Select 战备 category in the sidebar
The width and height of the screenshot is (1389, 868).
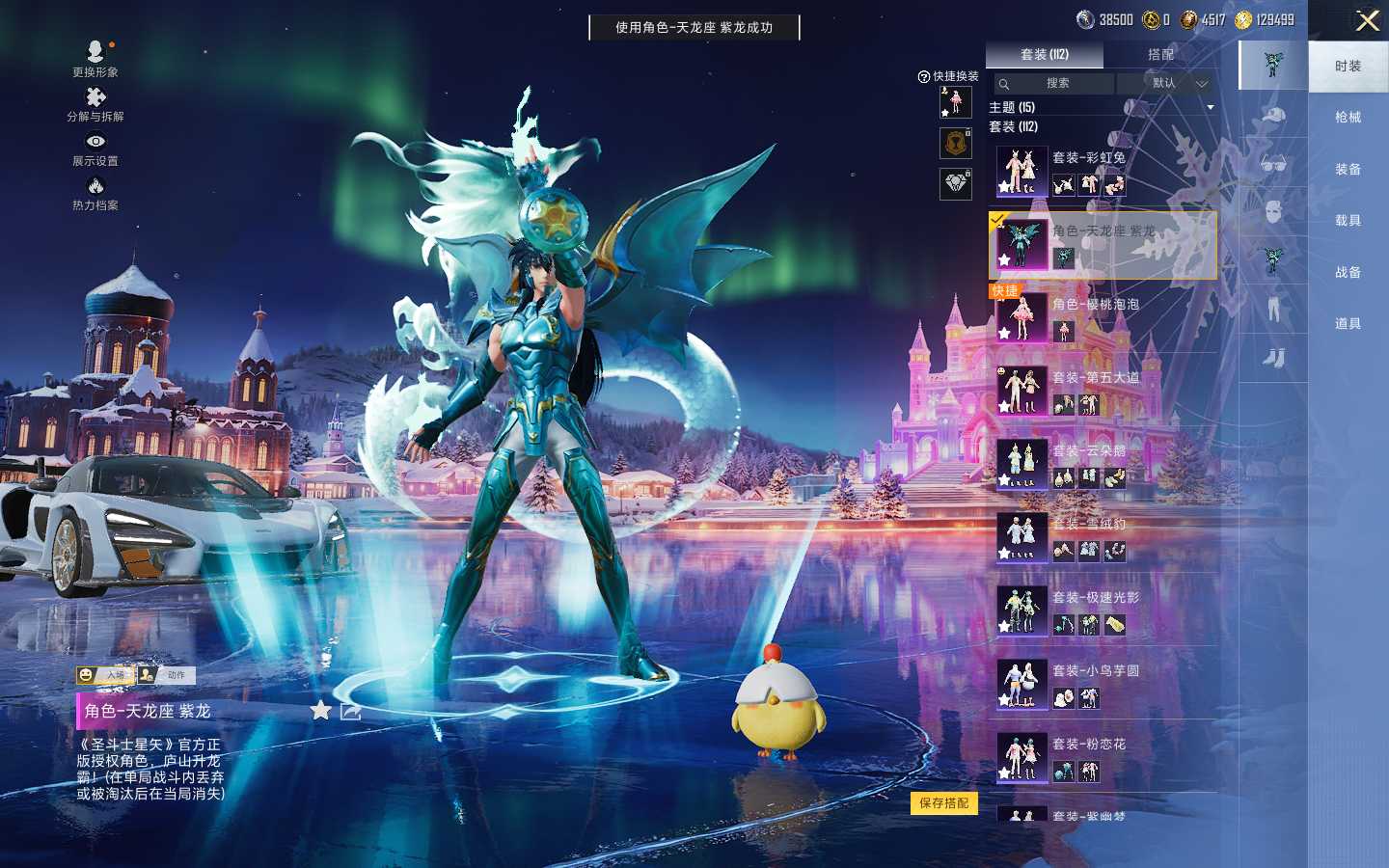point(1348,273)
